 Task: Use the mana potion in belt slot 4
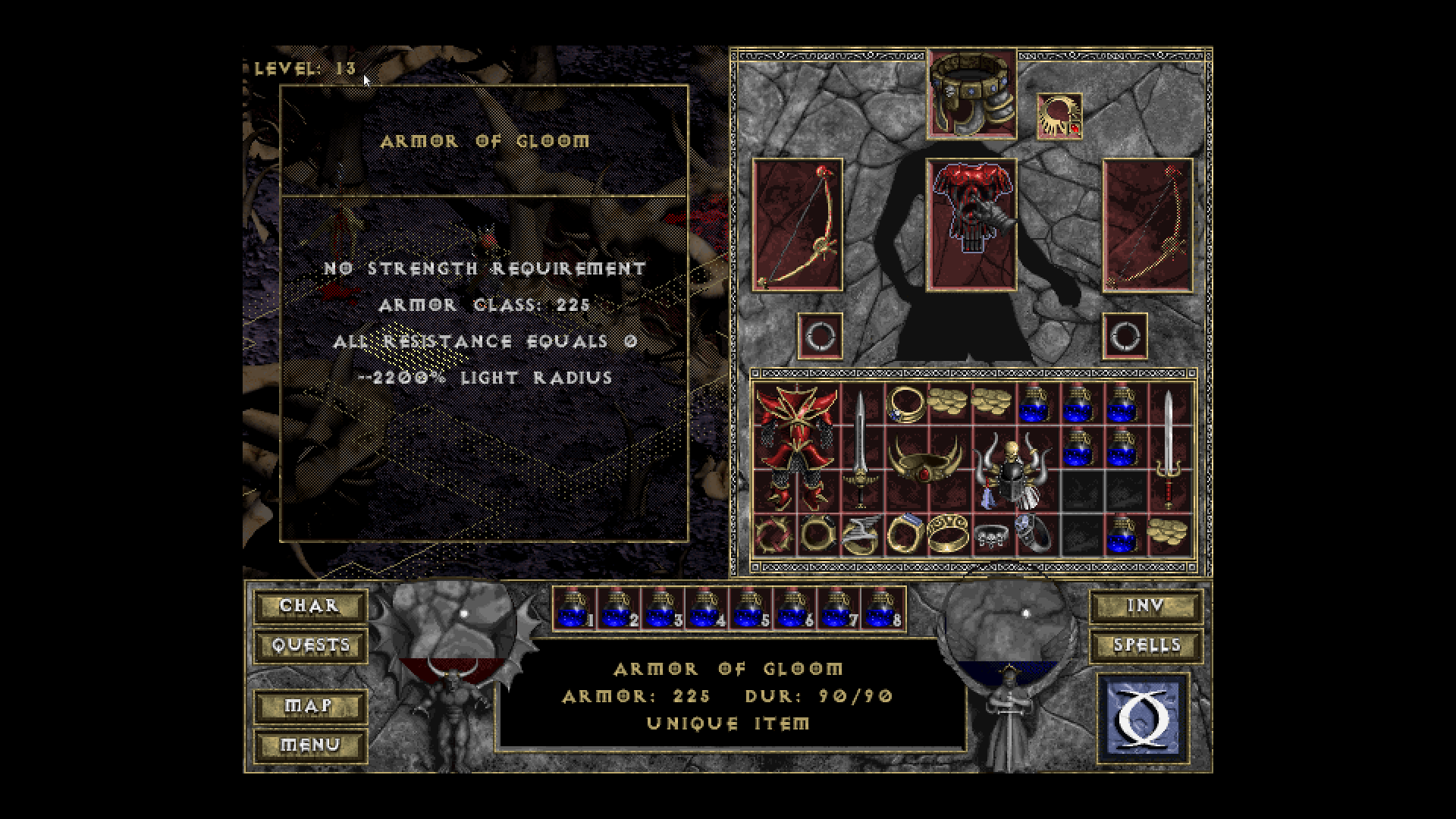706,609
